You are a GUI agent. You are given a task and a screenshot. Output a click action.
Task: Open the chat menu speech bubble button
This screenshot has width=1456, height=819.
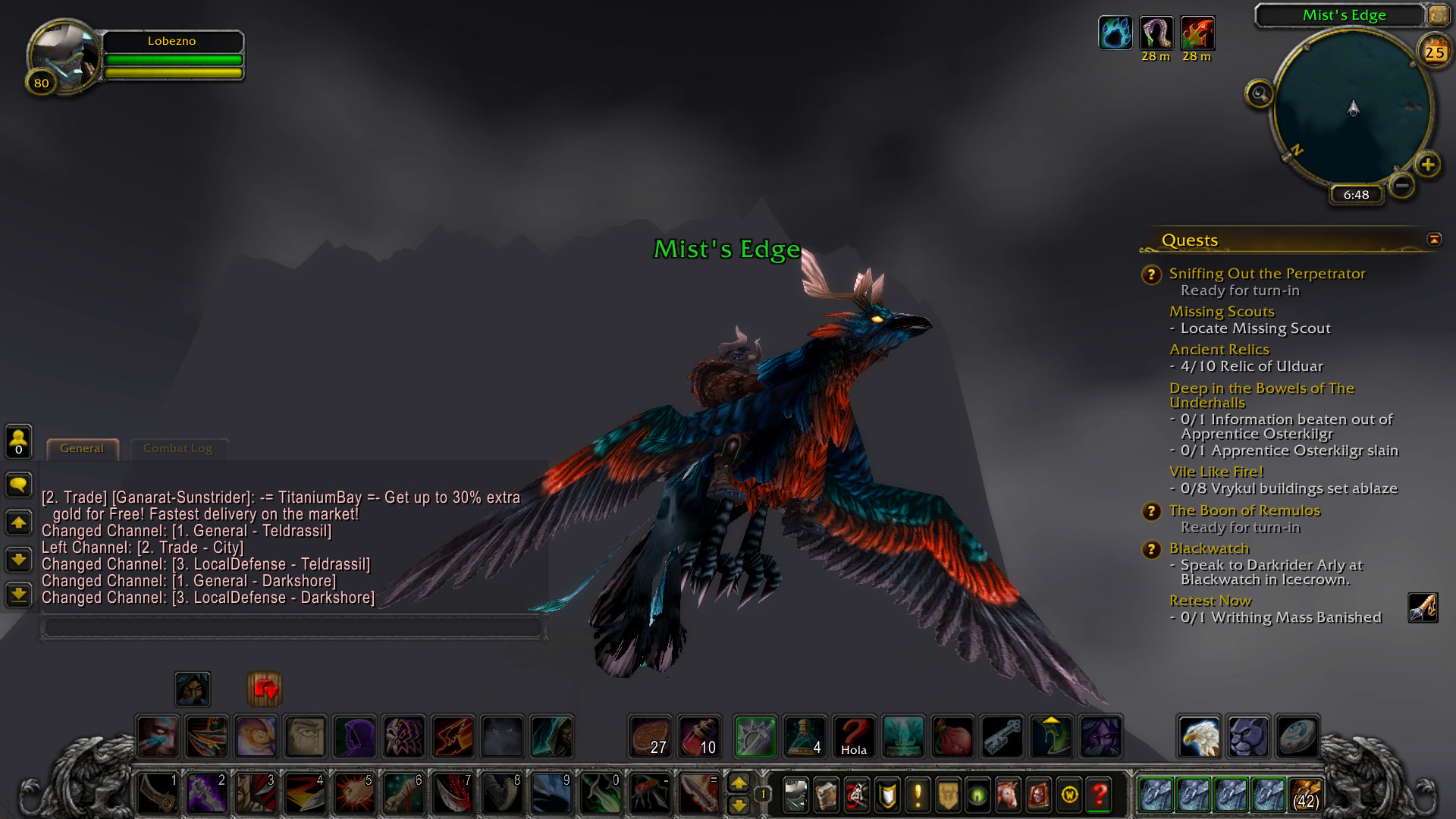(x=19, y=485)
